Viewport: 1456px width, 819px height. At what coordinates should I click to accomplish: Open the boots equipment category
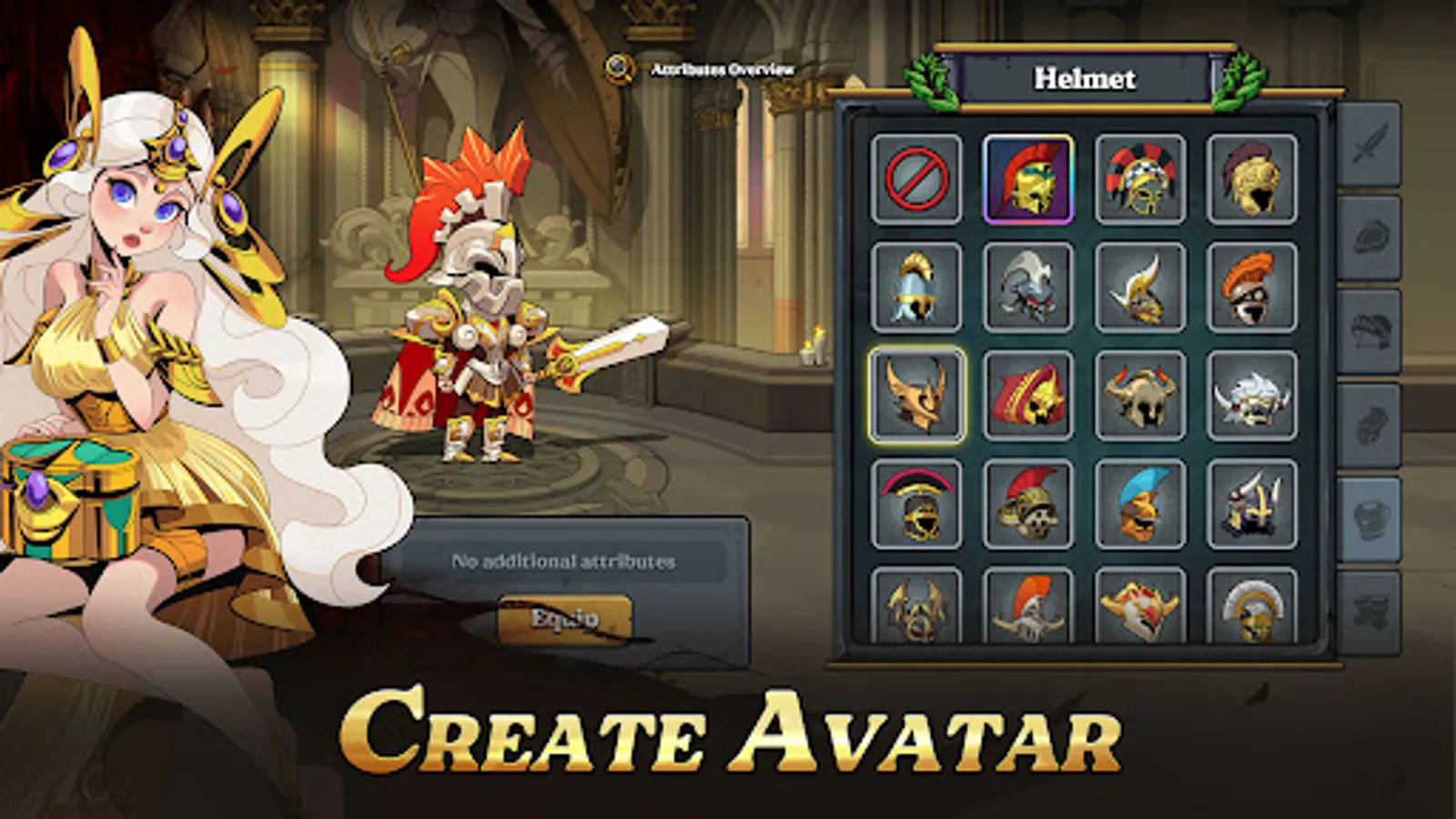click(x=1374, y=610)
